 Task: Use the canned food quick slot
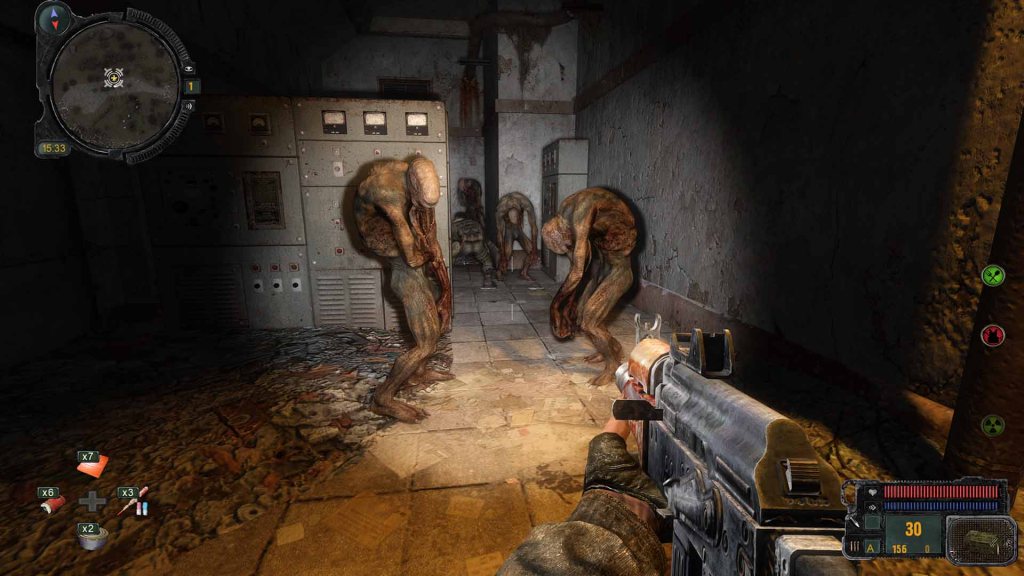(x=93, y=538)
